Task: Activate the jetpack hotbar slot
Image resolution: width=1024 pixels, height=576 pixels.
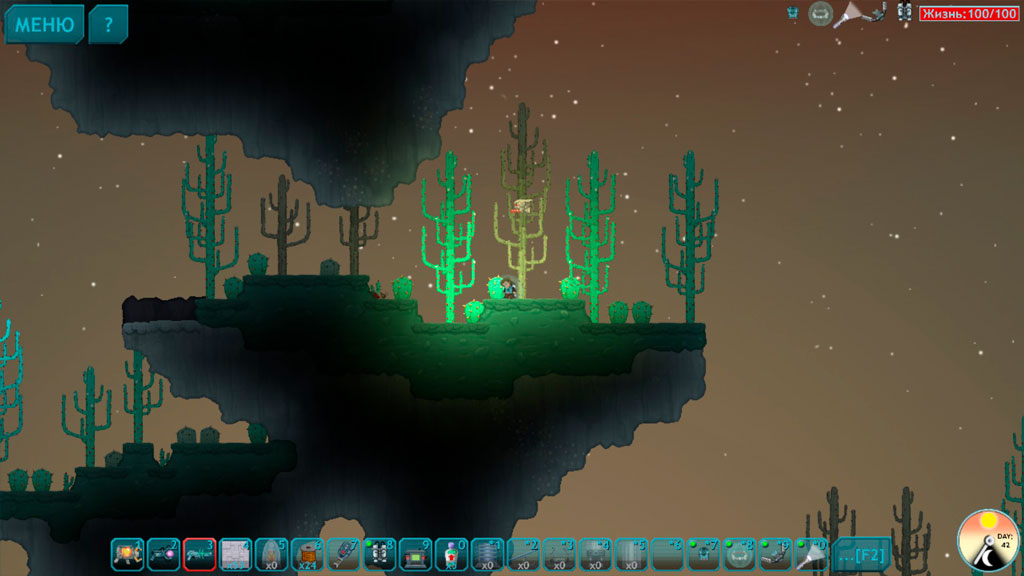Action: click(x=380, y=553)
